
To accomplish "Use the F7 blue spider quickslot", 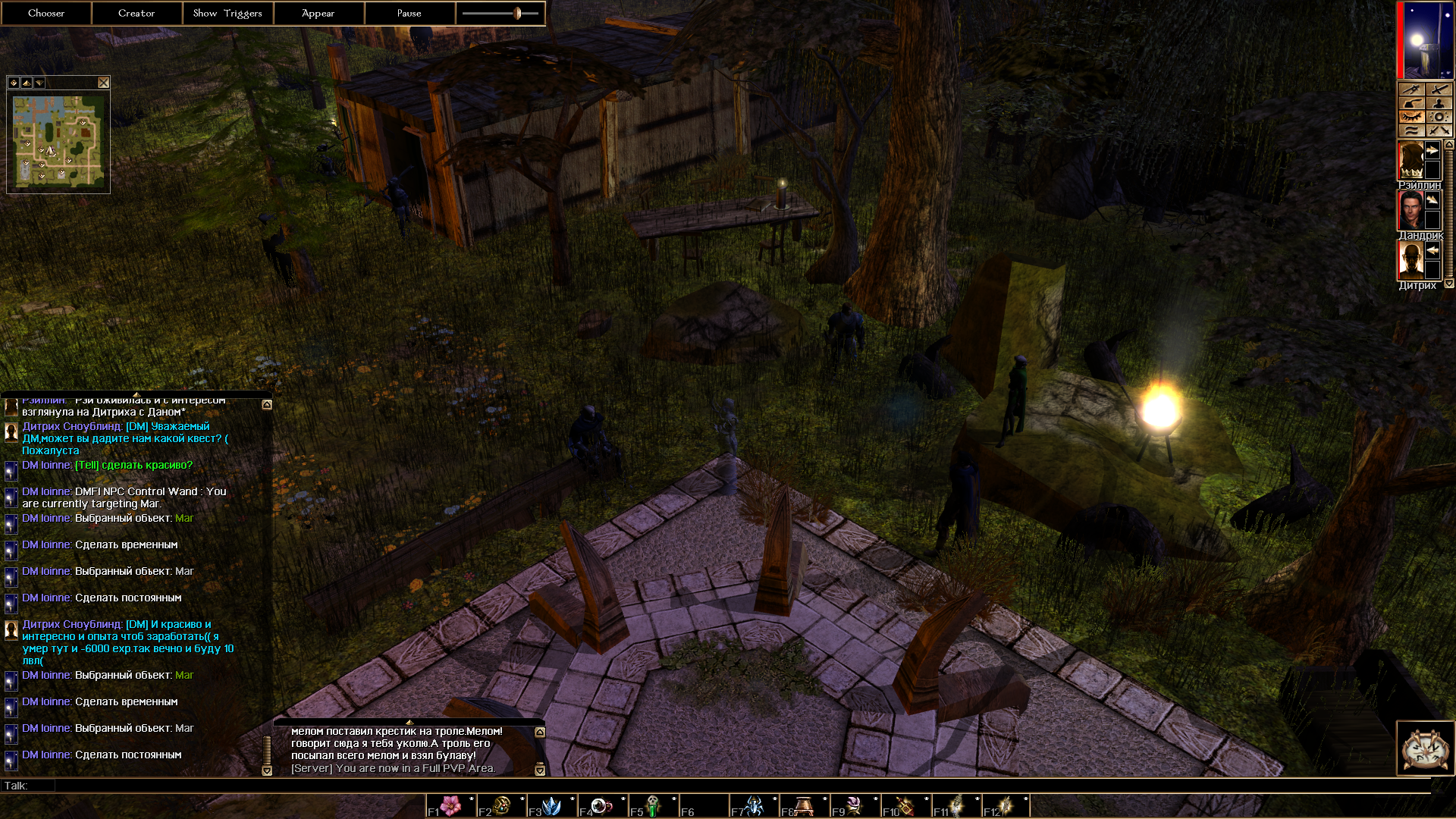I will coord(755,805).
